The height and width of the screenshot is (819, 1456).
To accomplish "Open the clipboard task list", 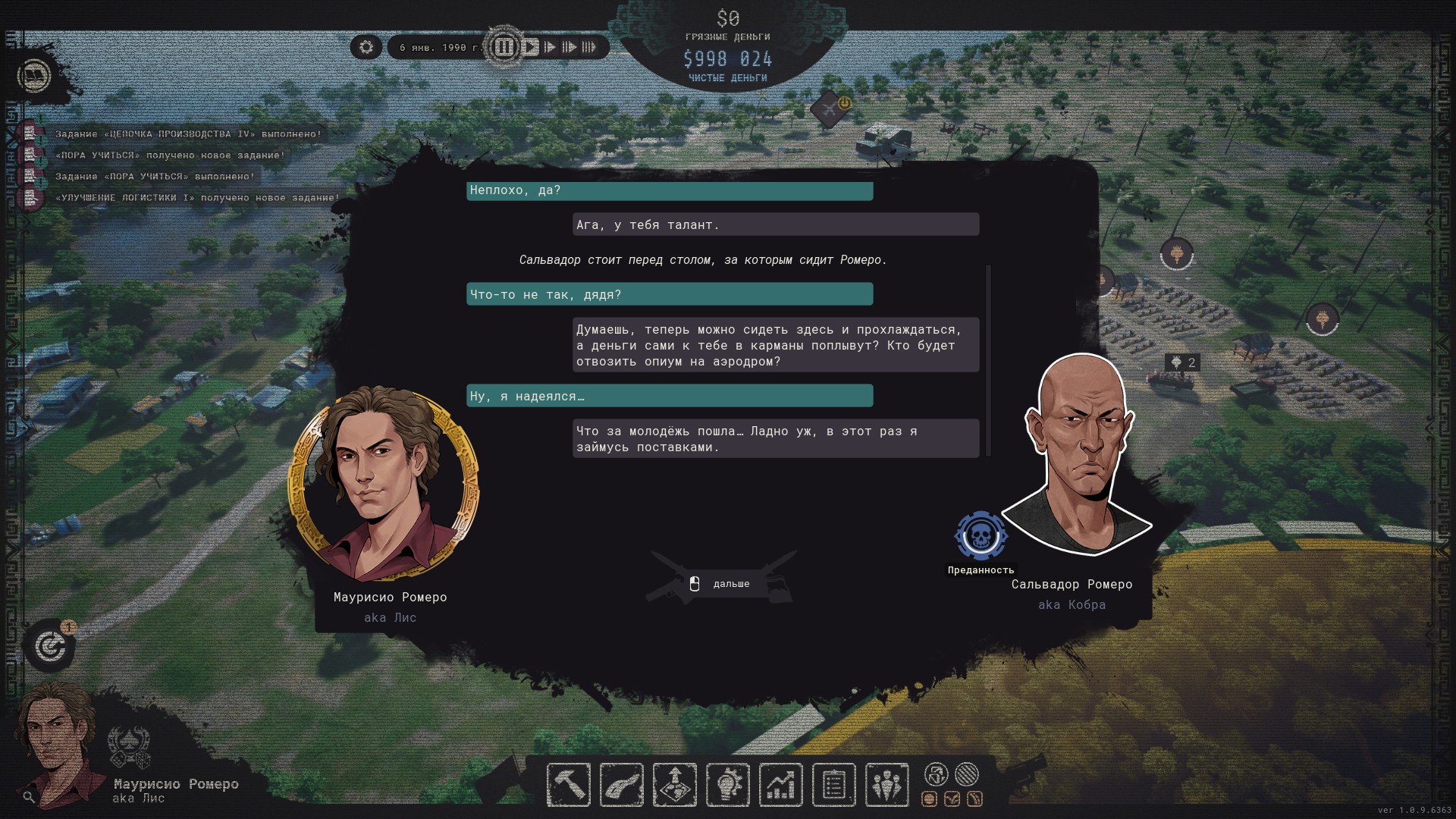I will click(833, 784).
